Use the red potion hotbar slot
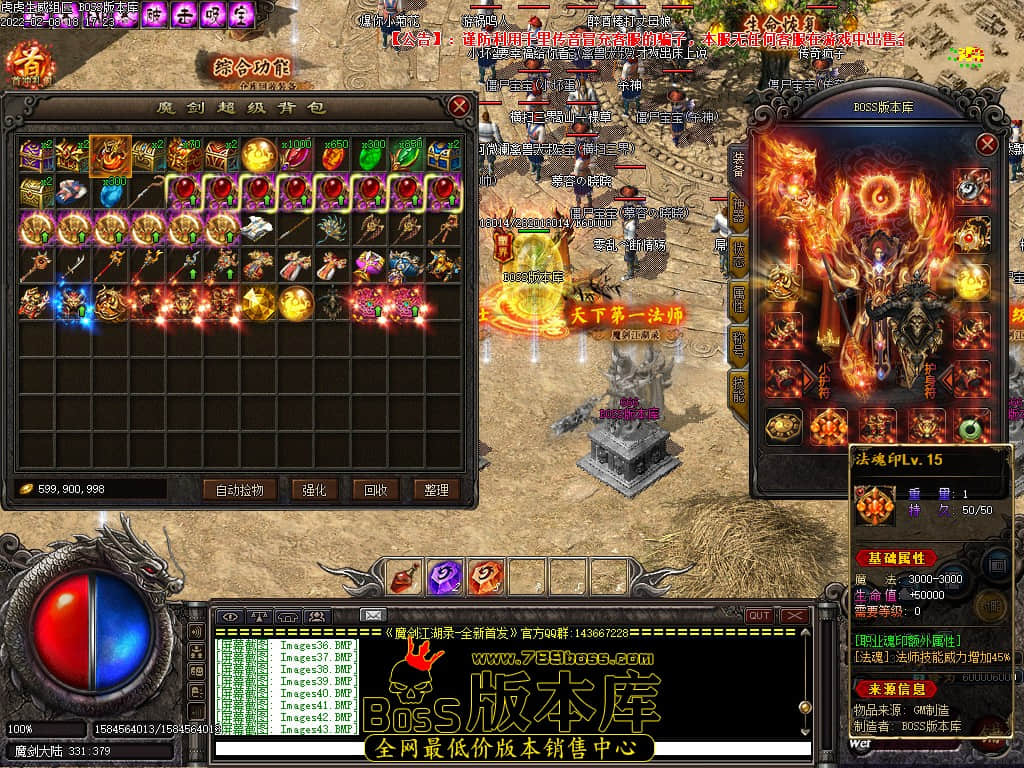 (x=404, y=577)
